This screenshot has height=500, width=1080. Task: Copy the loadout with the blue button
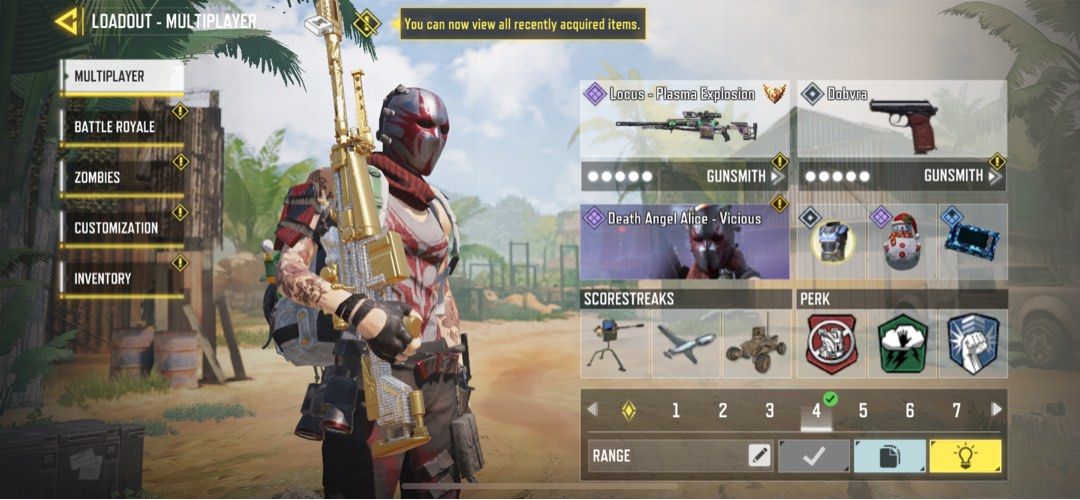tap(889, 456)
